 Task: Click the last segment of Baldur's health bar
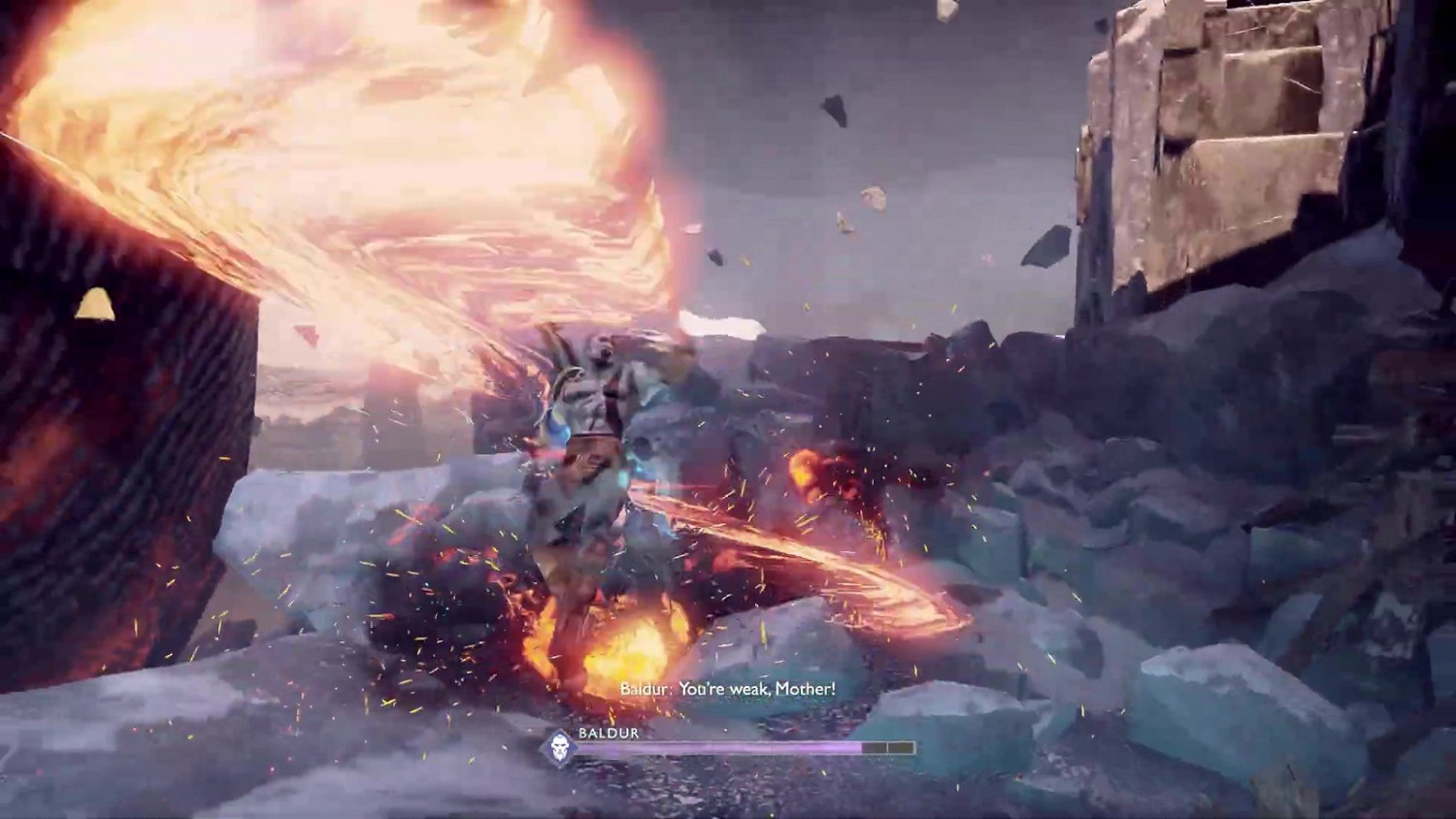(901, 746)
